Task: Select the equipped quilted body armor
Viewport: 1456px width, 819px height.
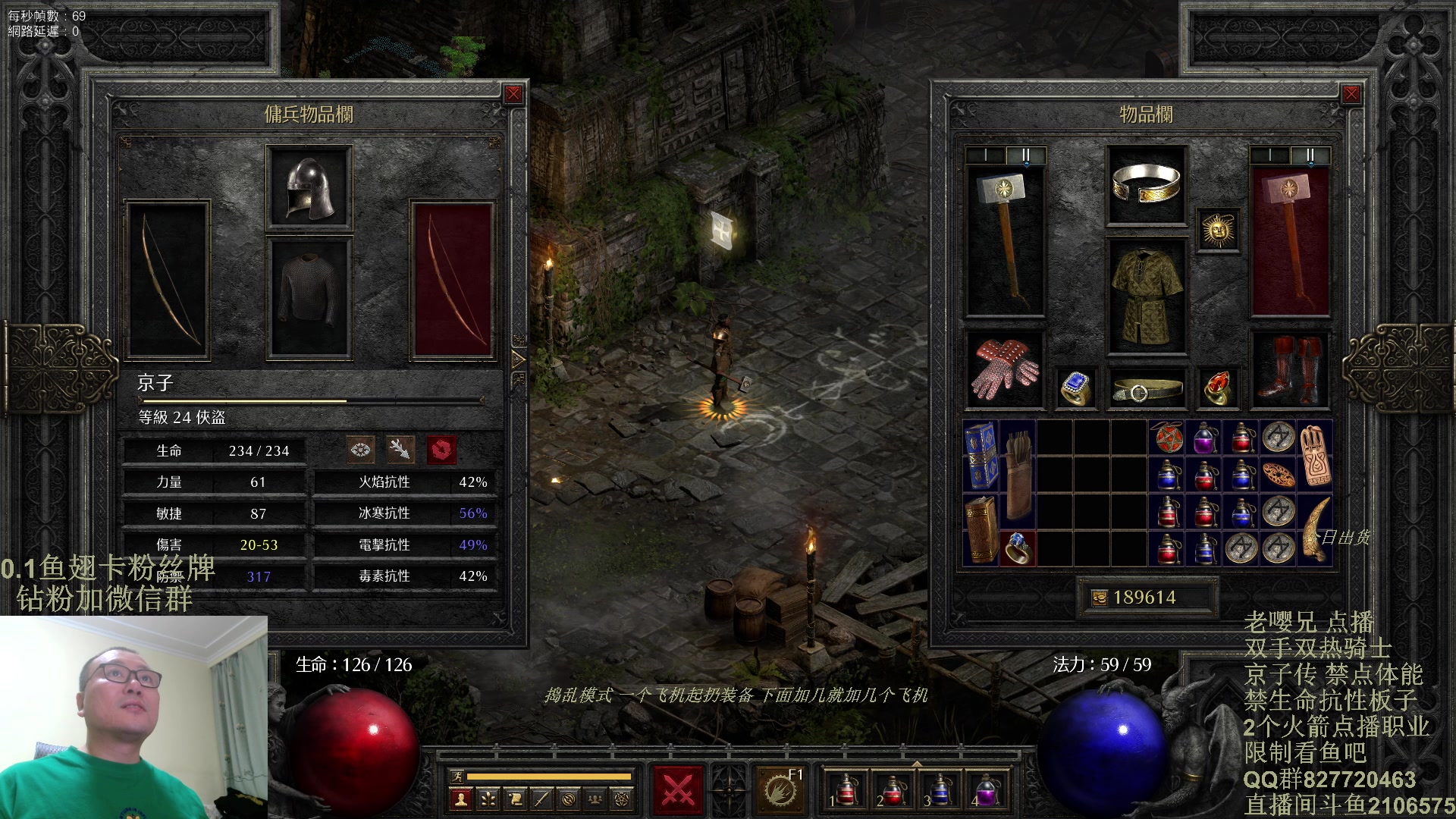Action: pyautogui.click(x=1146, y=297)
